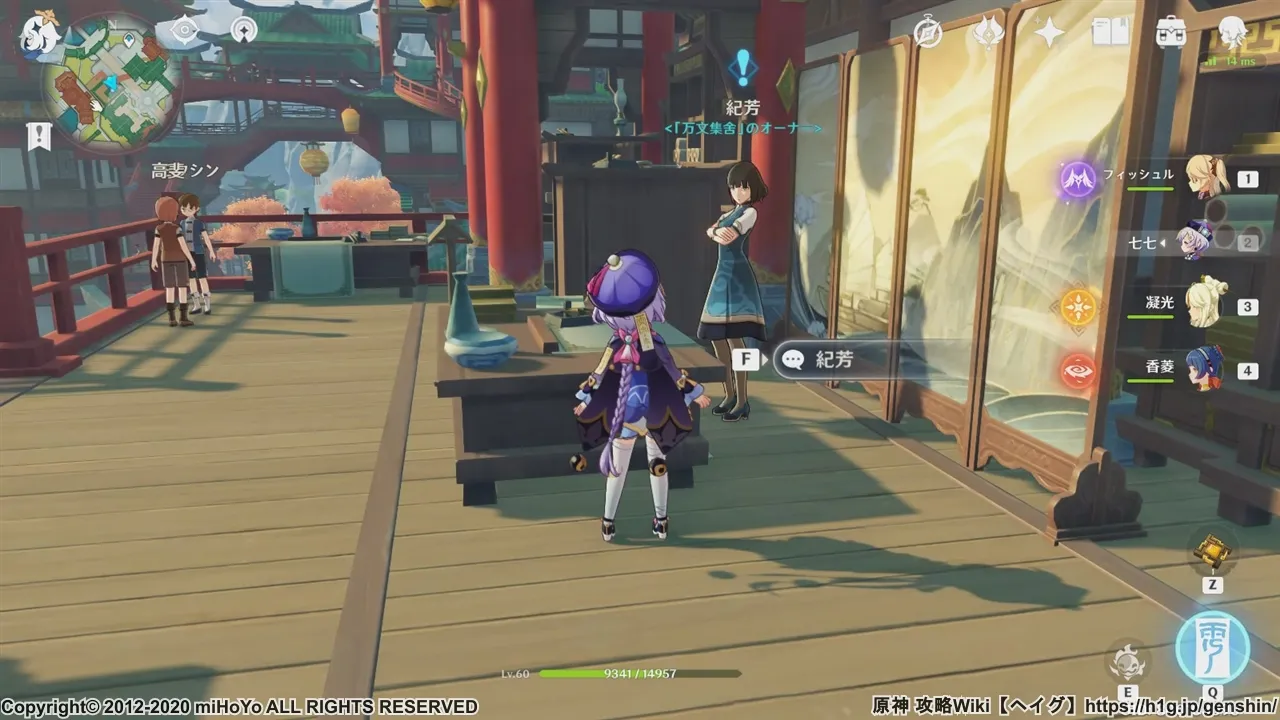Switch to party member 香菱
Viewport: 1280px width, 720px height.
(x=1207, y=368)
